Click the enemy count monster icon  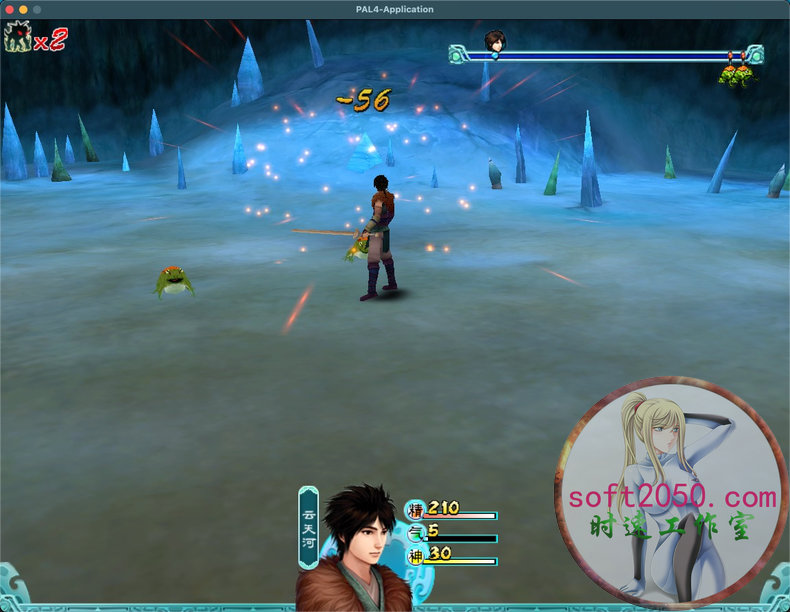pyautogui.click(x=17, y=39)
